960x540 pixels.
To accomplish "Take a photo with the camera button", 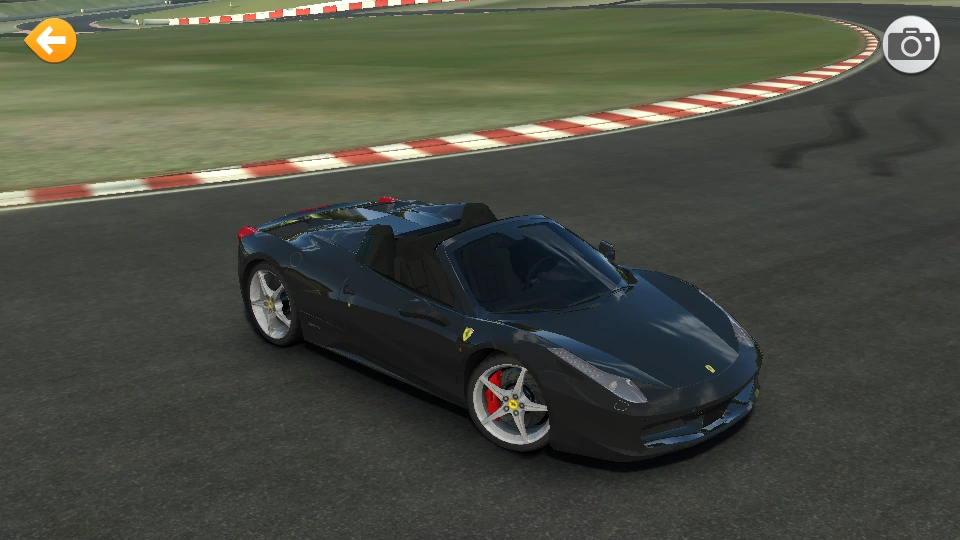I will (x=910, y=44).
